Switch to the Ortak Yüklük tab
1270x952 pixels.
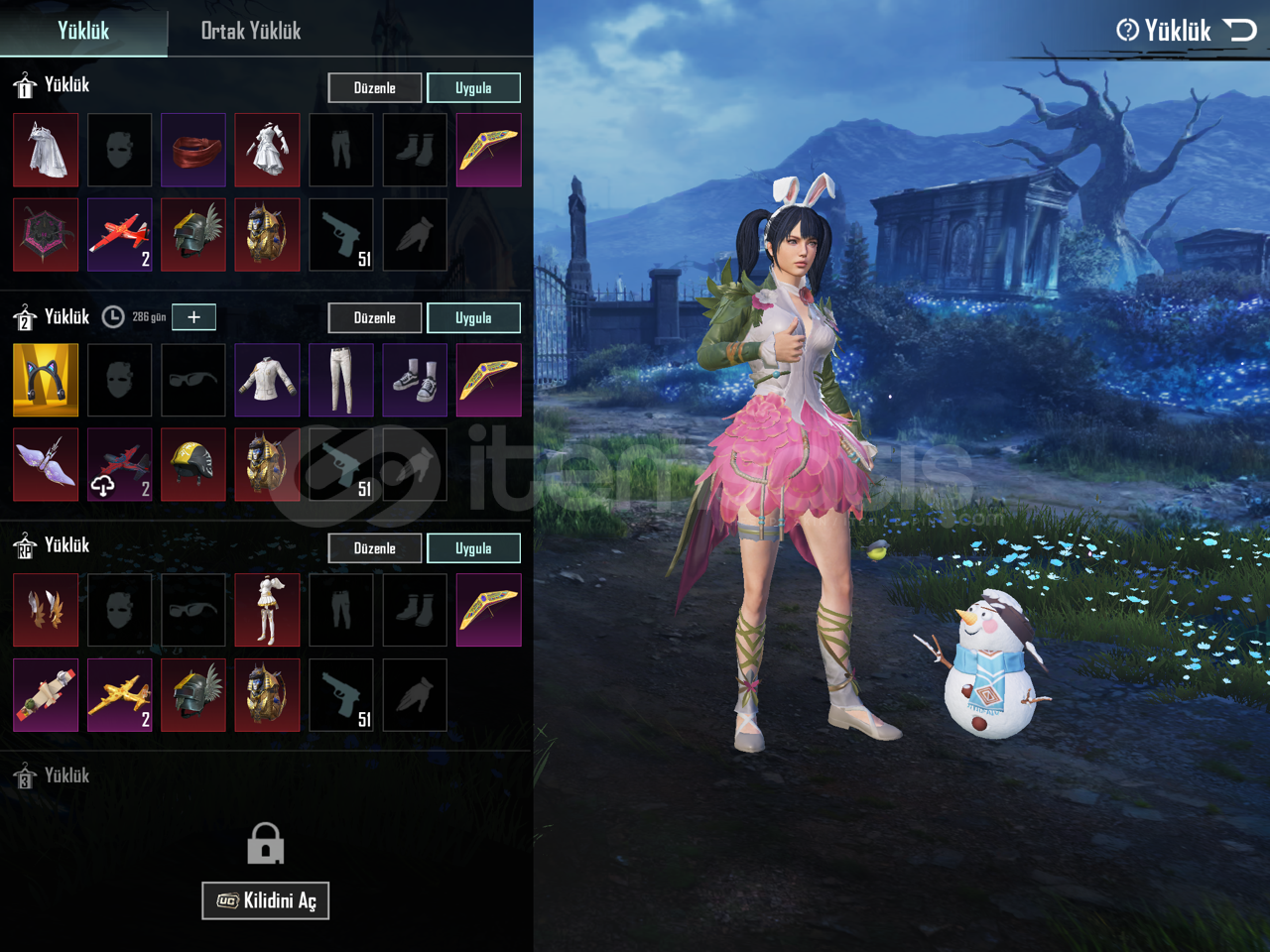250,31
